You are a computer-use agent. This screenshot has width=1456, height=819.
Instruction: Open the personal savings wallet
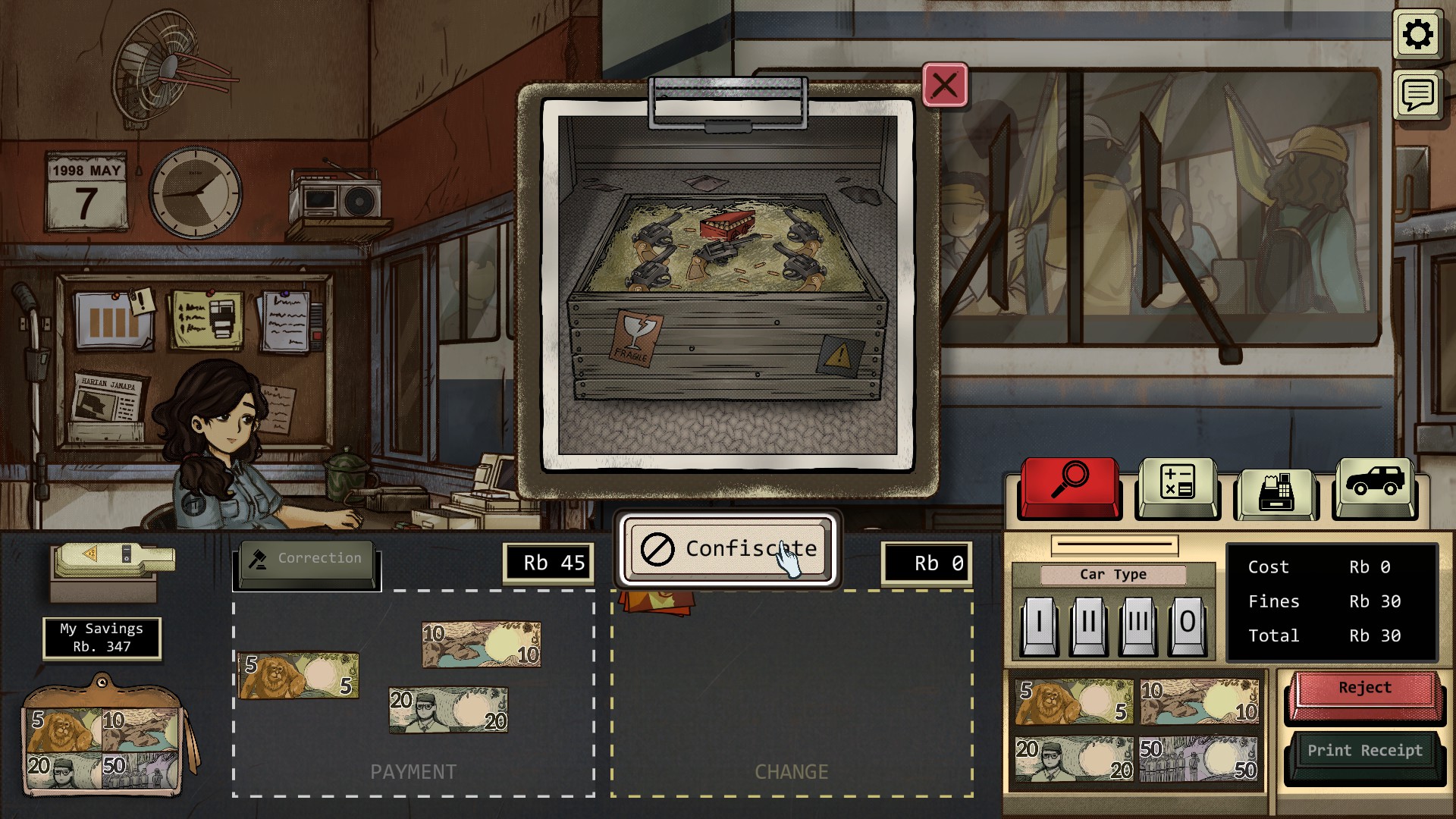(x=102, y=739)
